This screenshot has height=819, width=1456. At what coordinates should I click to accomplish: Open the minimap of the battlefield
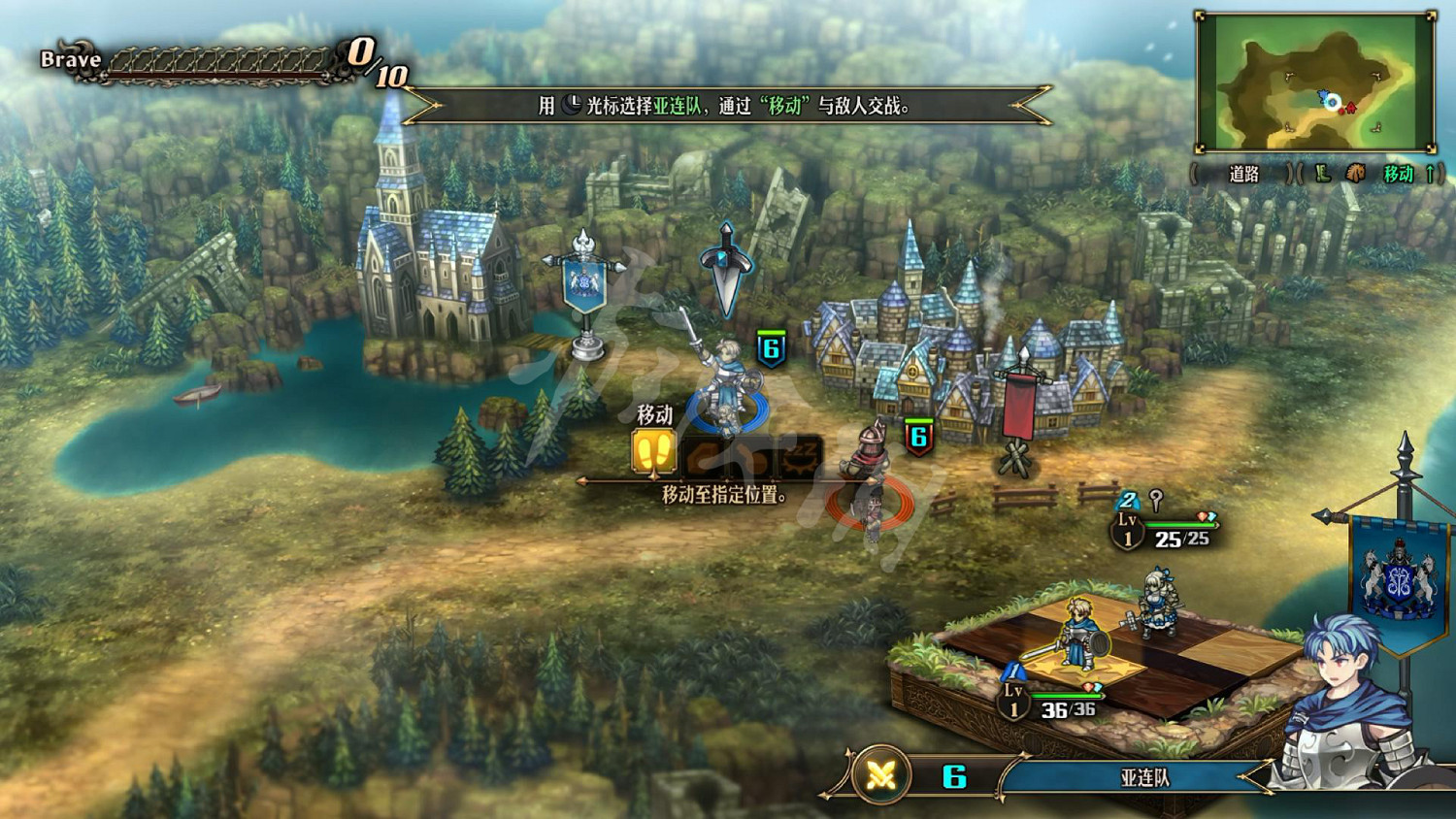point(1315,82)
